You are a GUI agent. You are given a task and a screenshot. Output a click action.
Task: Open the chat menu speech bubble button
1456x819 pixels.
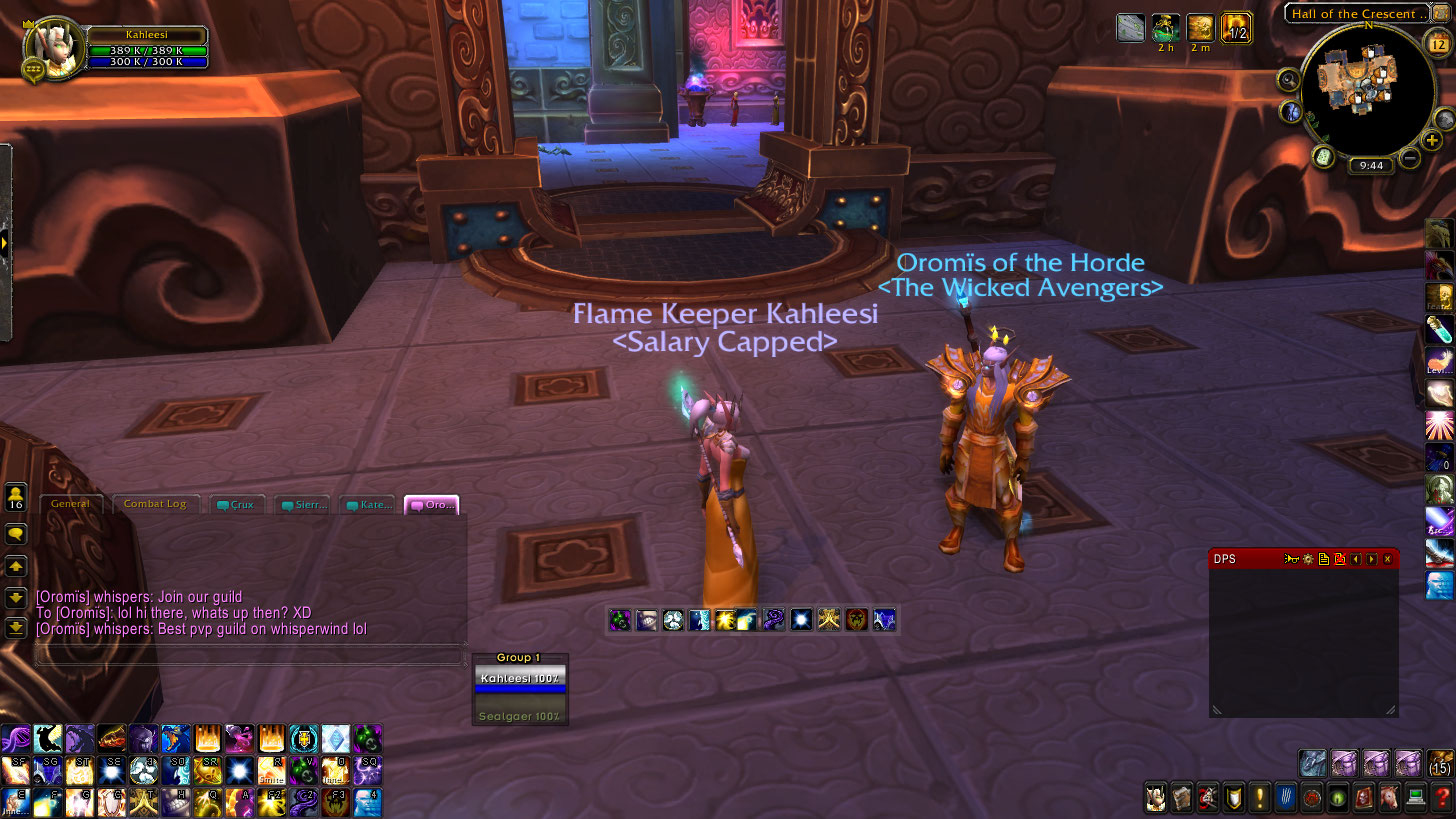coord(16,535)
